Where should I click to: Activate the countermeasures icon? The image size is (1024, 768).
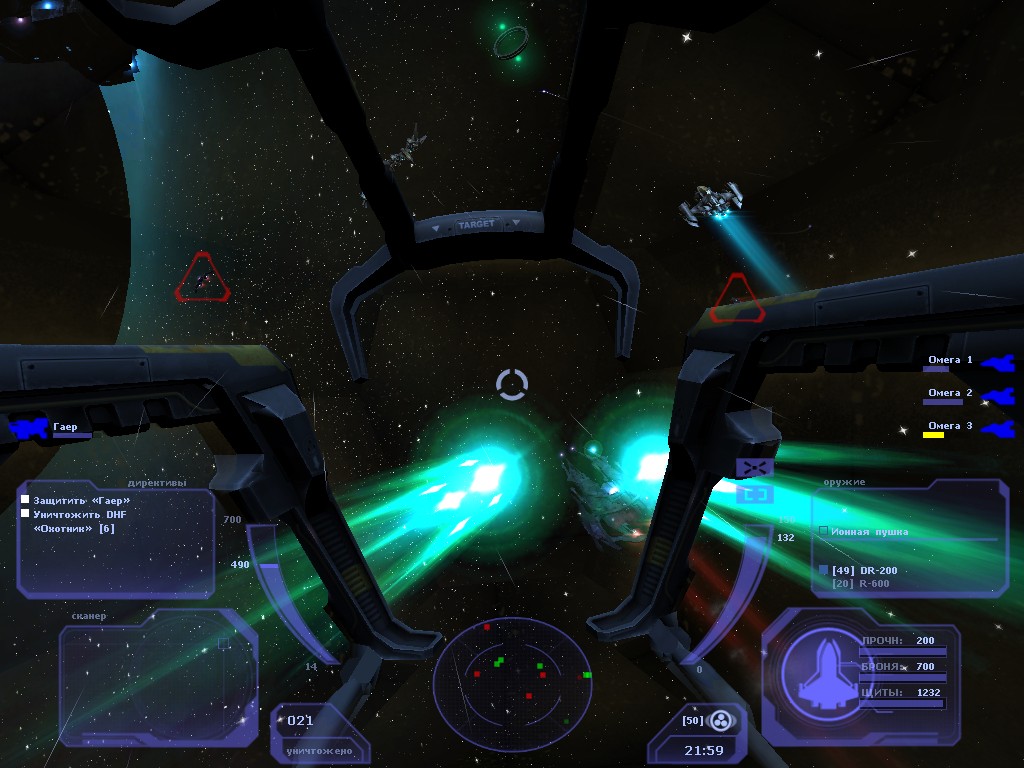[722, 720]
